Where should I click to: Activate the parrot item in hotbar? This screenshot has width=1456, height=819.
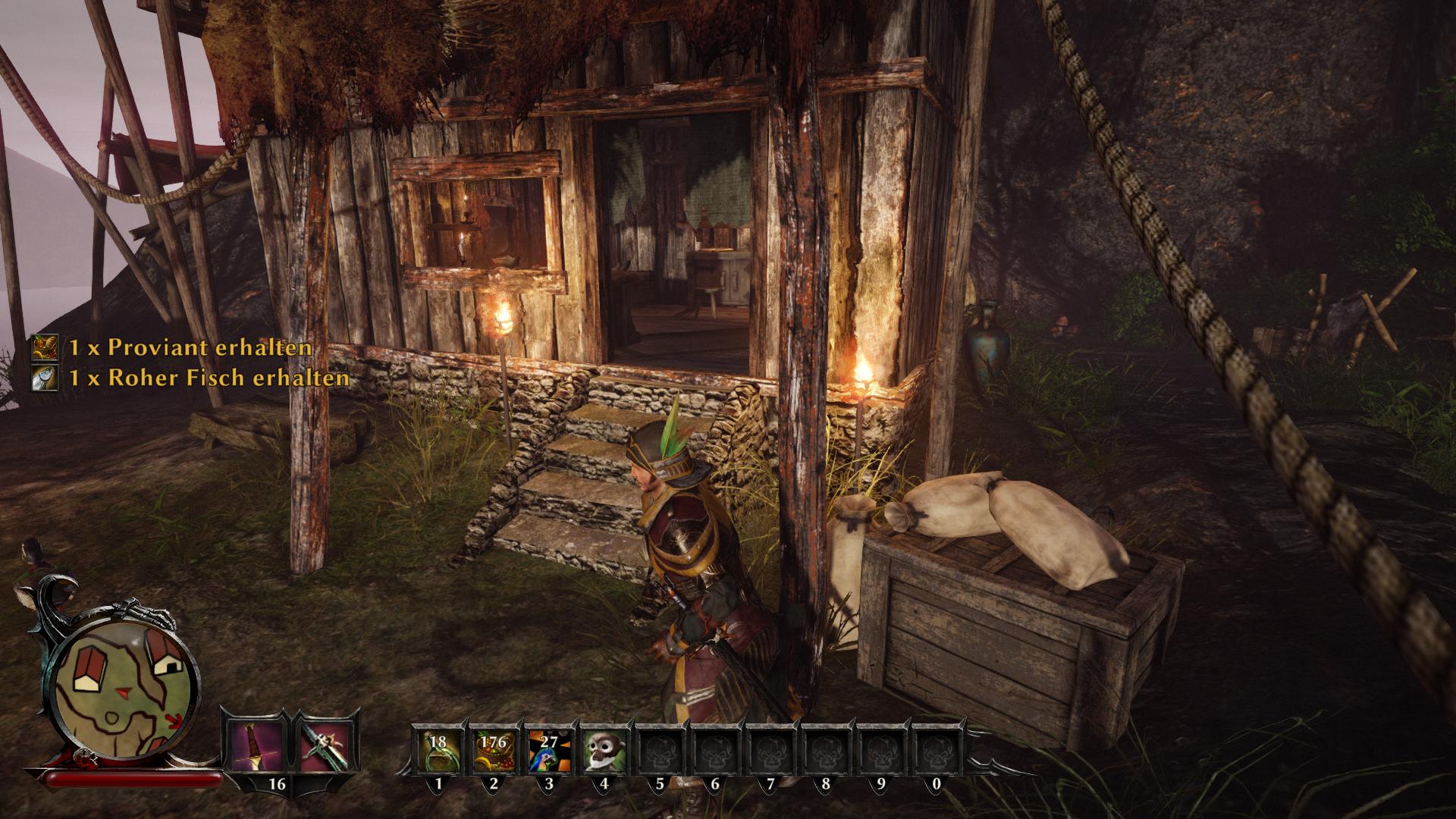pyautogui.click(x=549, y=749)
